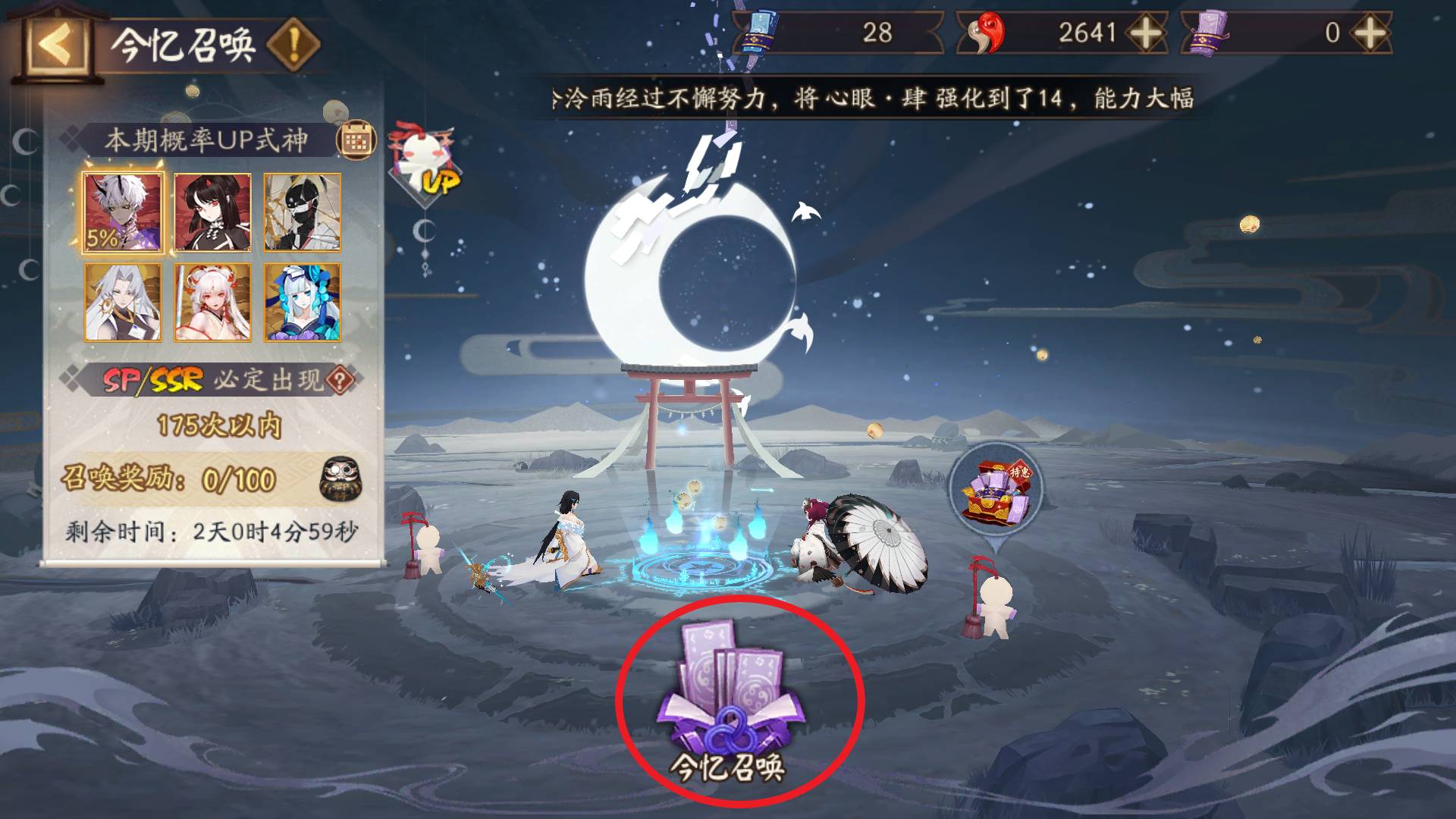Click the red jade currency icon showing 2641

tap(986, 32)
